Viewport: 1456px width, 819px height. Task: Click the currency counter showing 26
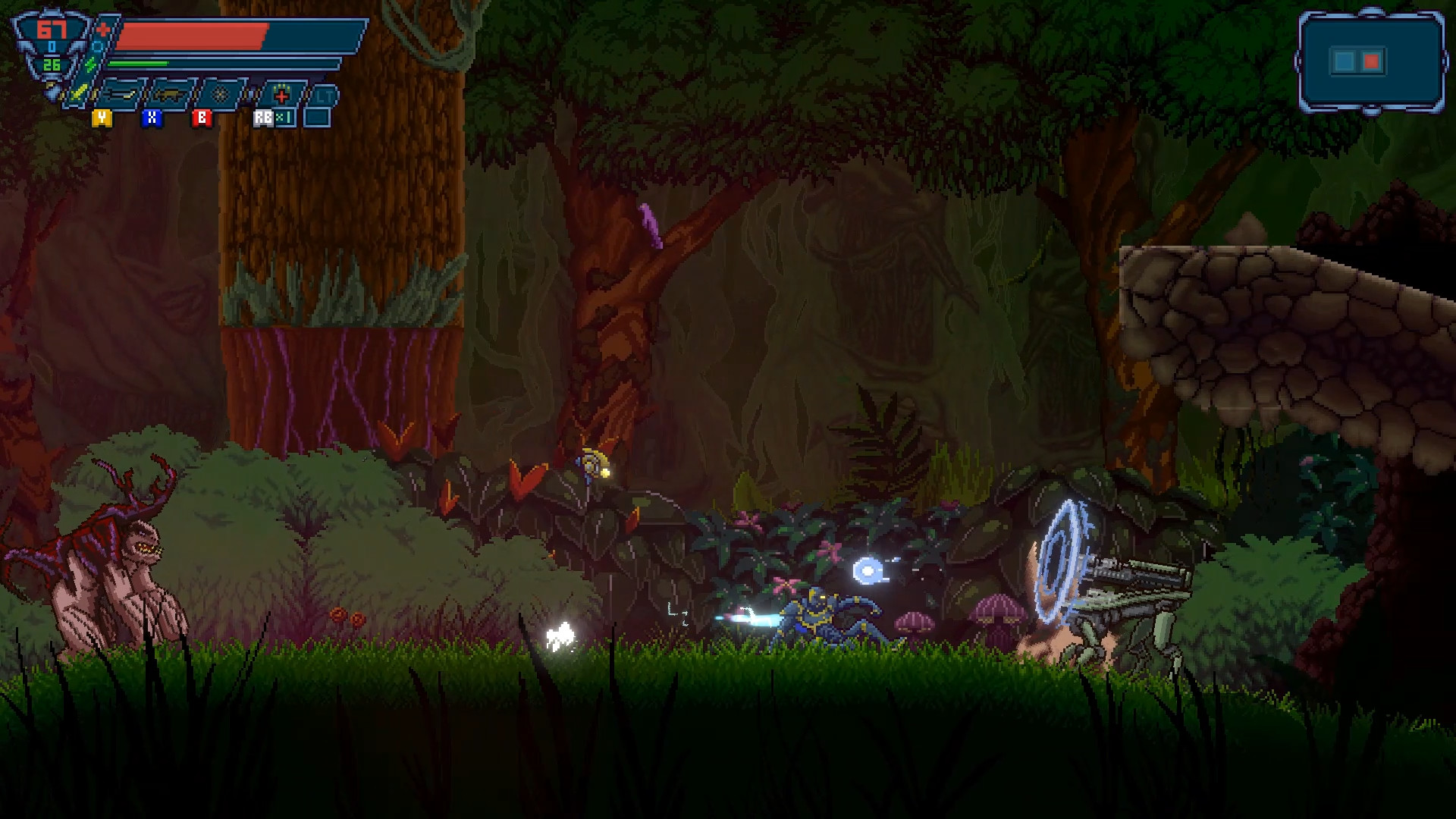click(52, 65)
